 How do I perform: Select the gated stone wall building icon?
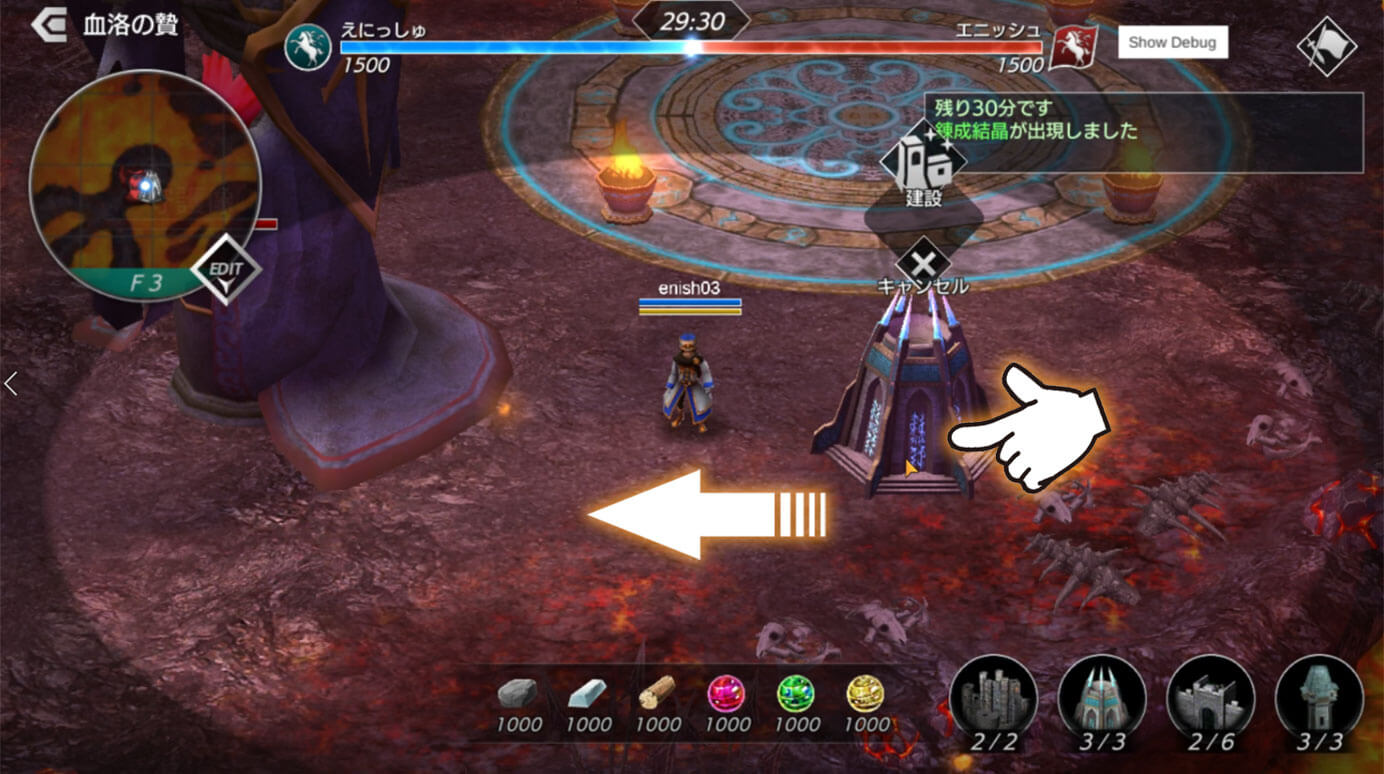click(x=1210, y=696)
